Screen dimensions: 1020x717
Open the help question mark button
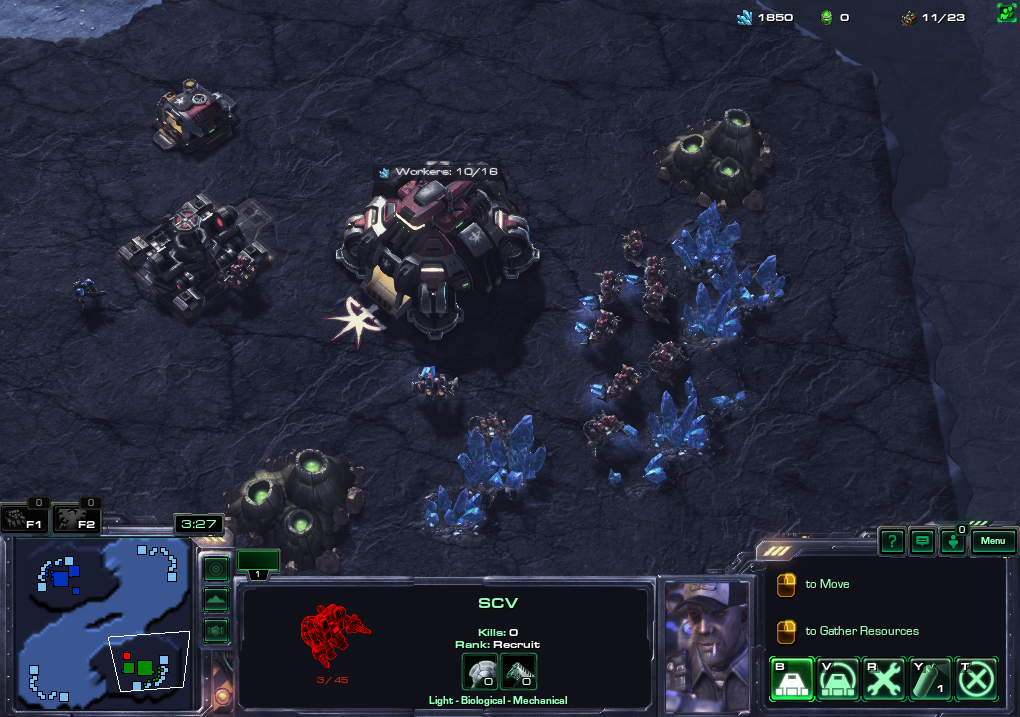pos(892,542)
